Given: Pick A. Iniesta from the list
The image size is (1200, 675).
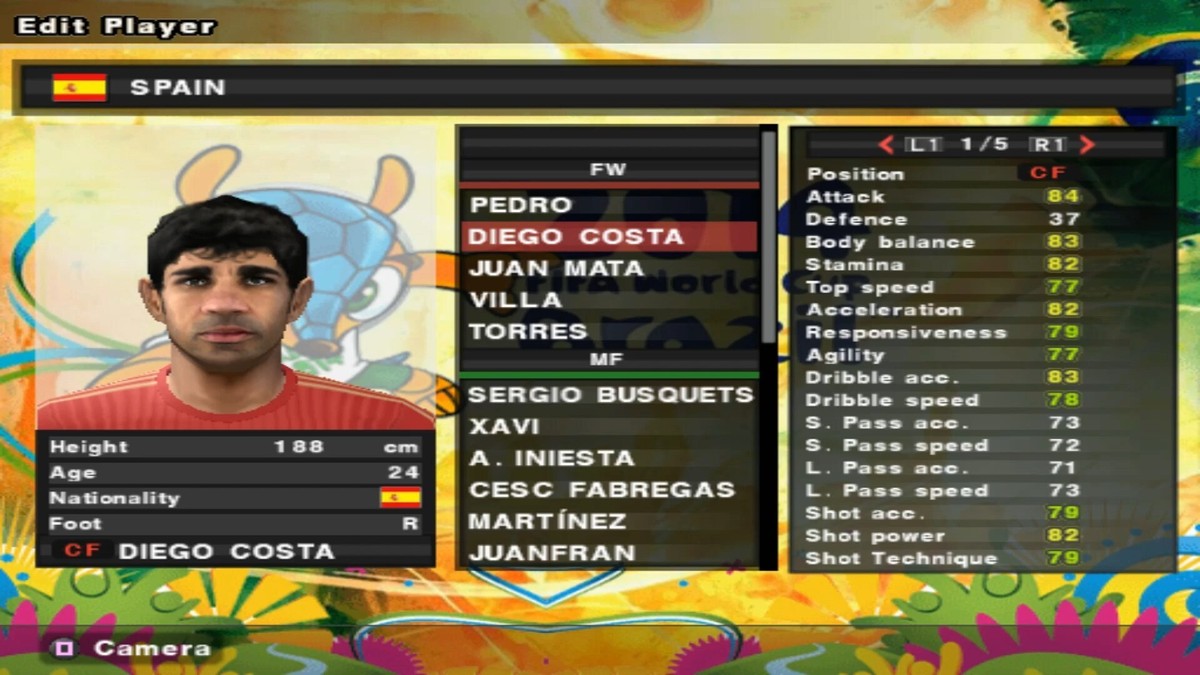Looking at the screenshot, I should (551, 458).
